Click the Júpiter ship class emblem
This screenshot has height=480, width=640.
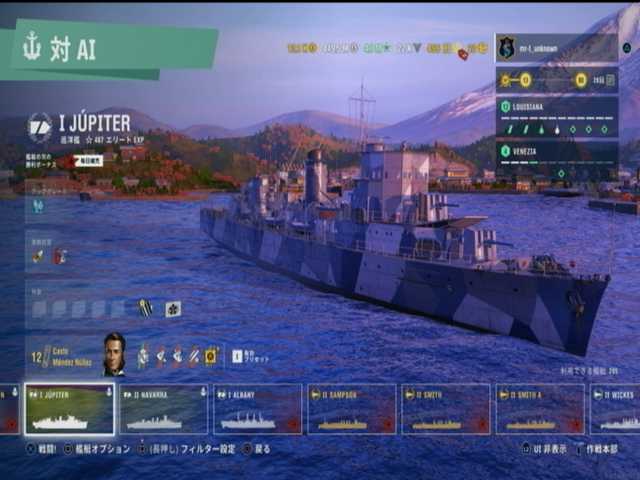[41, 127]
